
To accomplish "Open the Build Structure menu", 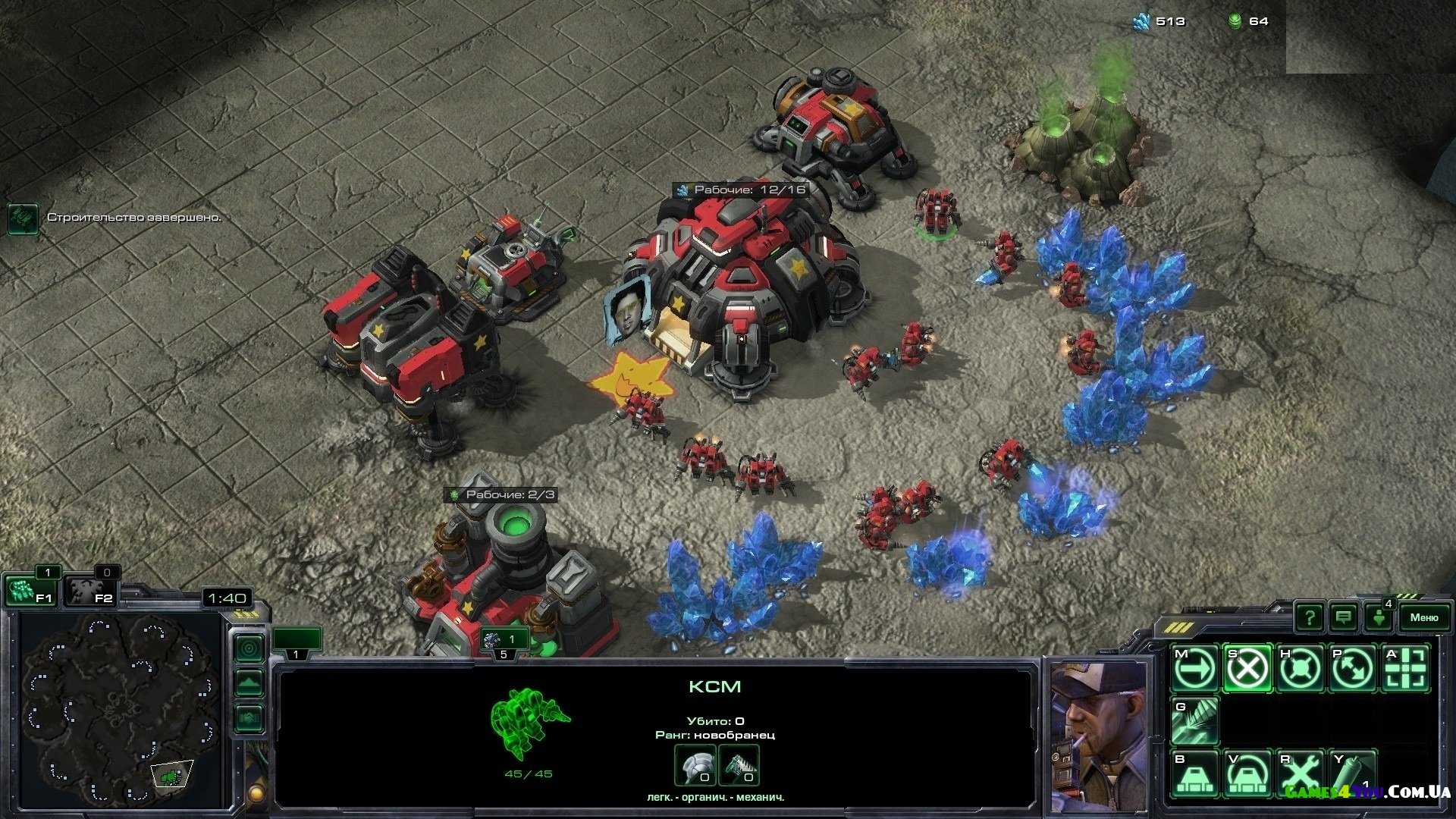I will pos(1194,773).
